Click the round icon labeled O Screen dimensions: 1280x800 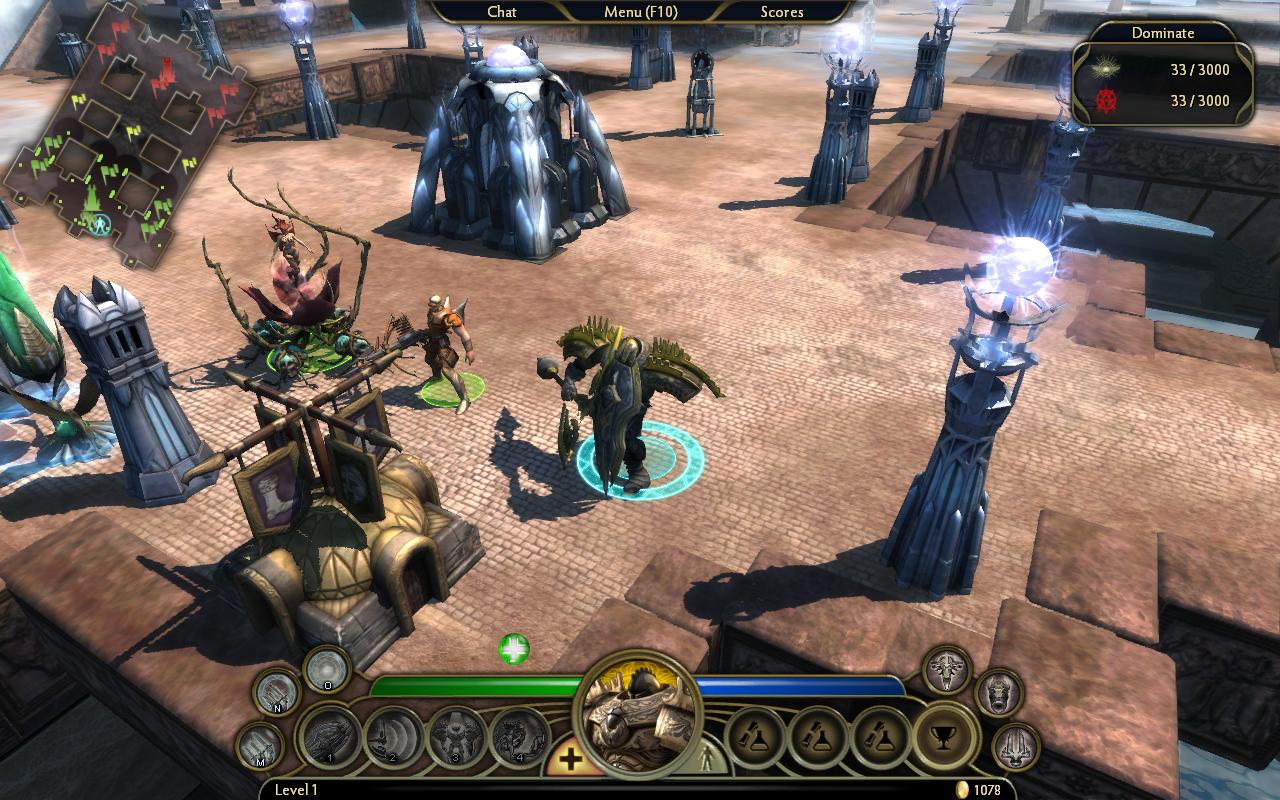326,668
